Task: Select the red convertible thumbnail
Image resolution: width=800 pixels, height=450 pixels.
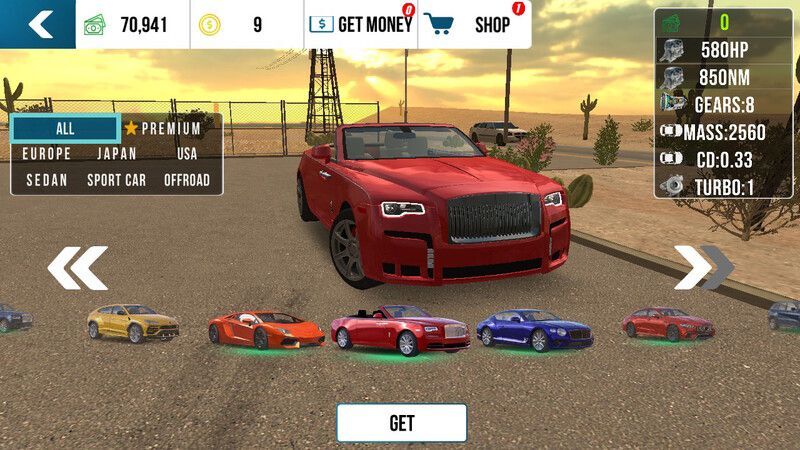Action: [400, 330]
